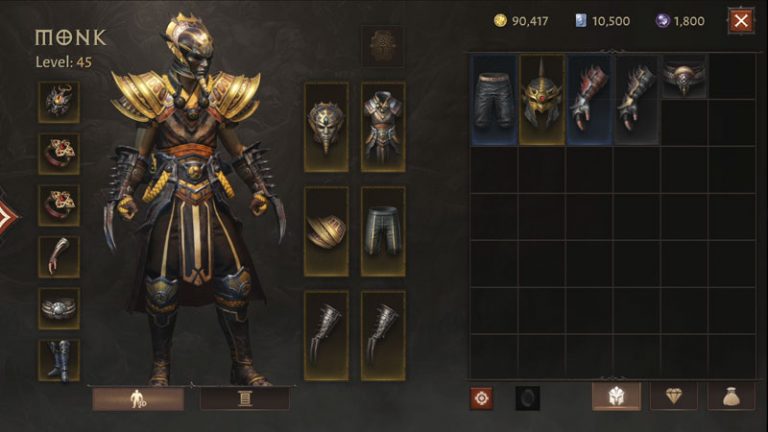Select the equipped boots slot
The image size is (768, 432).
click(x=60, y=360)
